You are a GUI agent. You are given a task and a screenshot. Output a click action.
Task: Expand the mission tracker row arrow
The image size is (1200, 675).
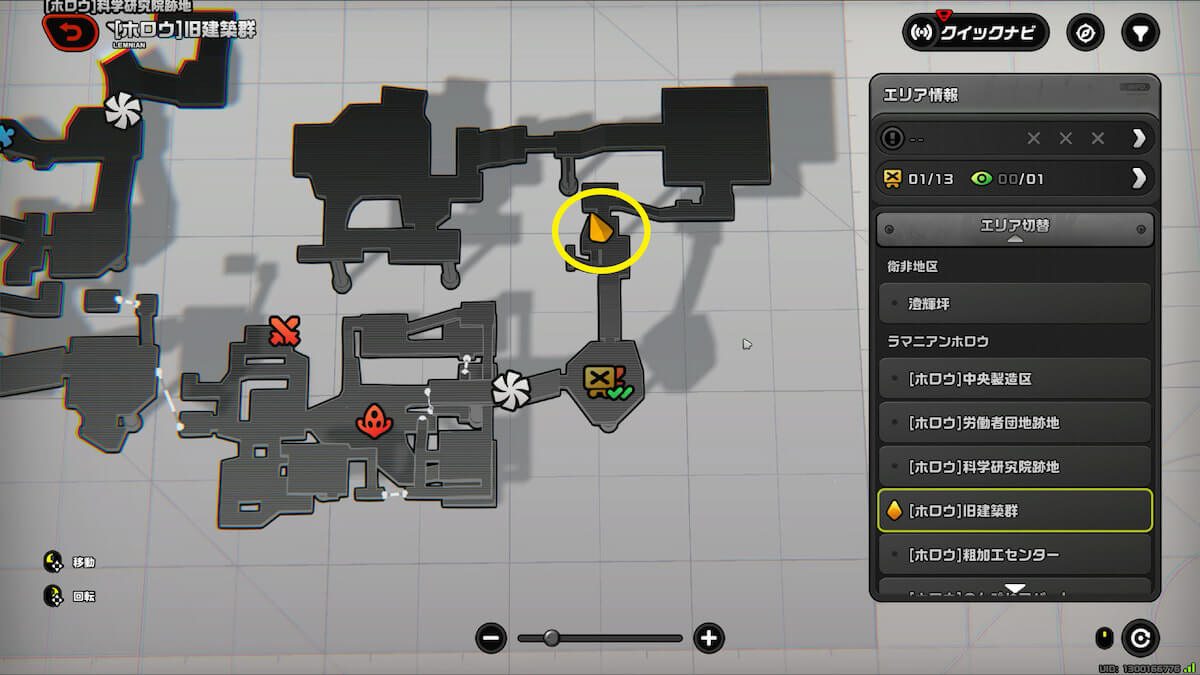[x=1138, y=138]
